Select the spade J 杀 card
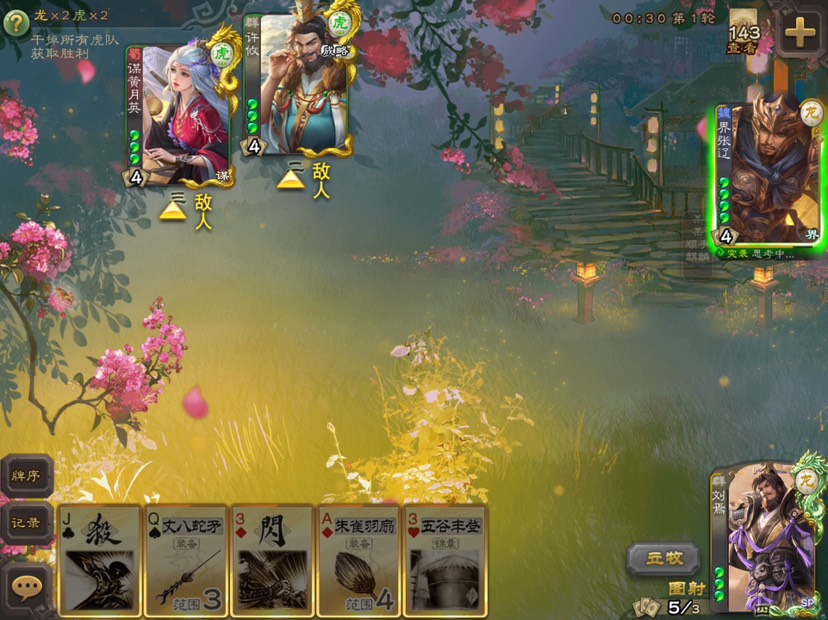 pyautogui.click(x=100, y=561)
